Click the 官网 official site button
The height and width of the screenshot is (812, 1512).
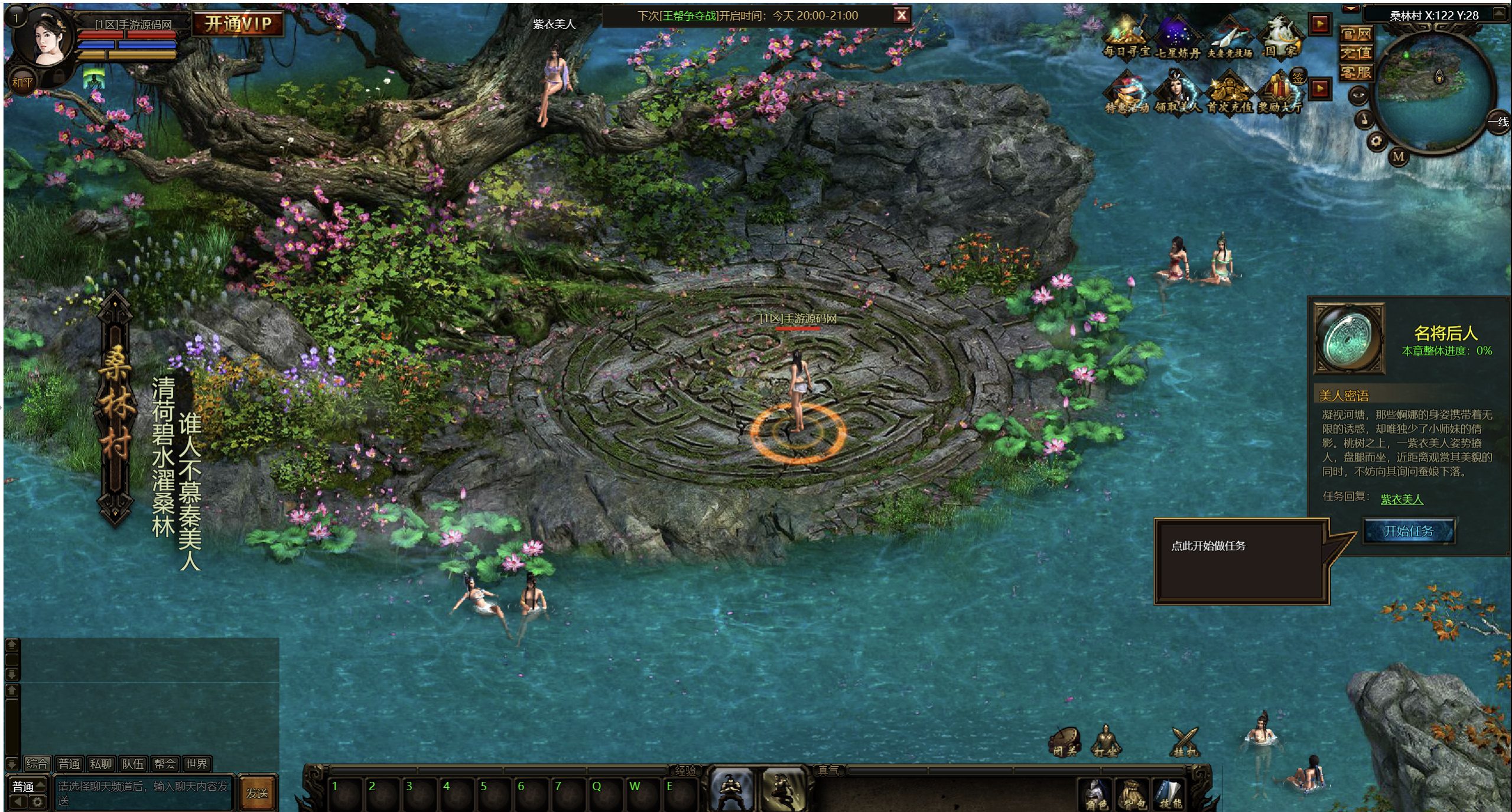point(1355,34)
